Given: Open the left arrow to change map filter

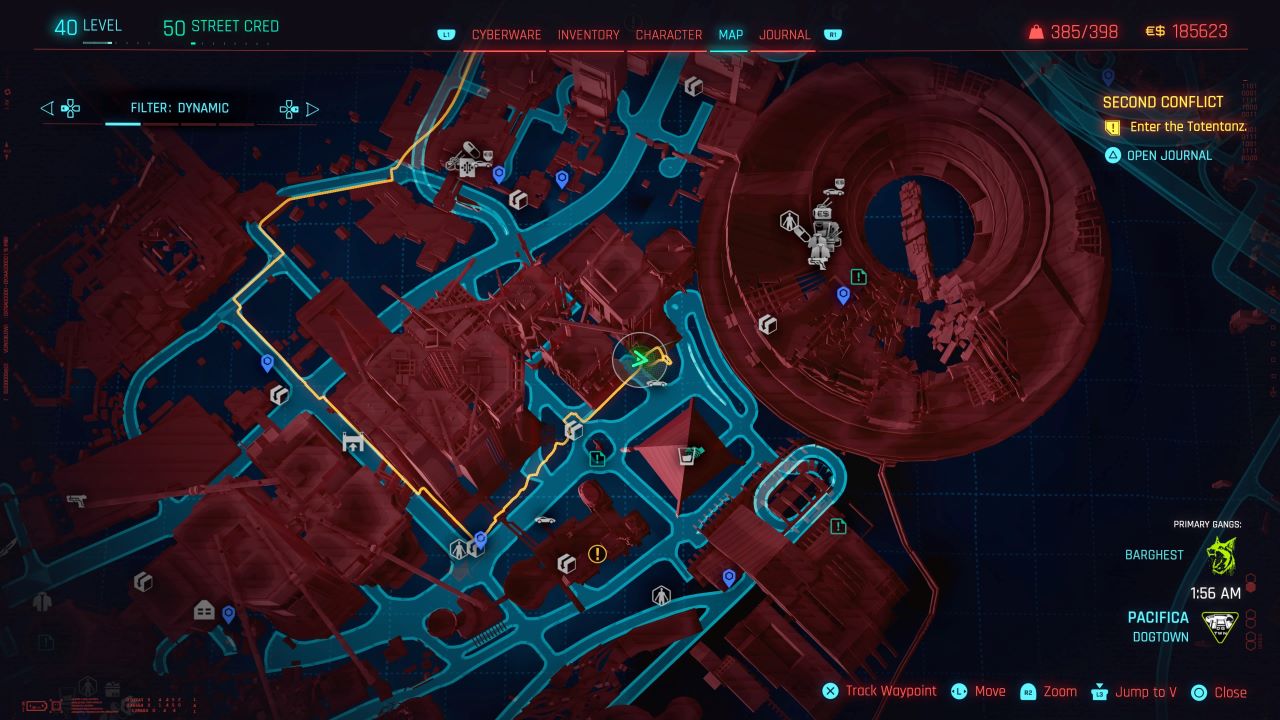Looking at the screenshot, I should pyautogui.click(x=46, y=108).
